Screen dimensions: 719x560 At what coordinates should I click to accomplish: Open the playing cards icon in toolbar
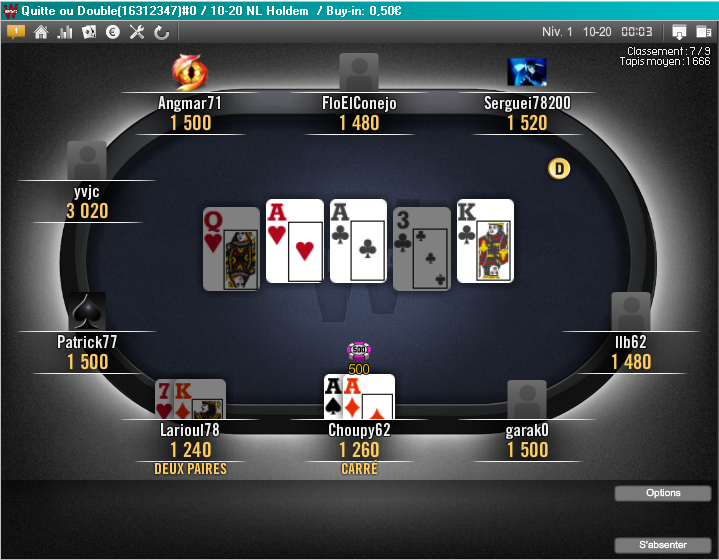click(x=89, y=32)
